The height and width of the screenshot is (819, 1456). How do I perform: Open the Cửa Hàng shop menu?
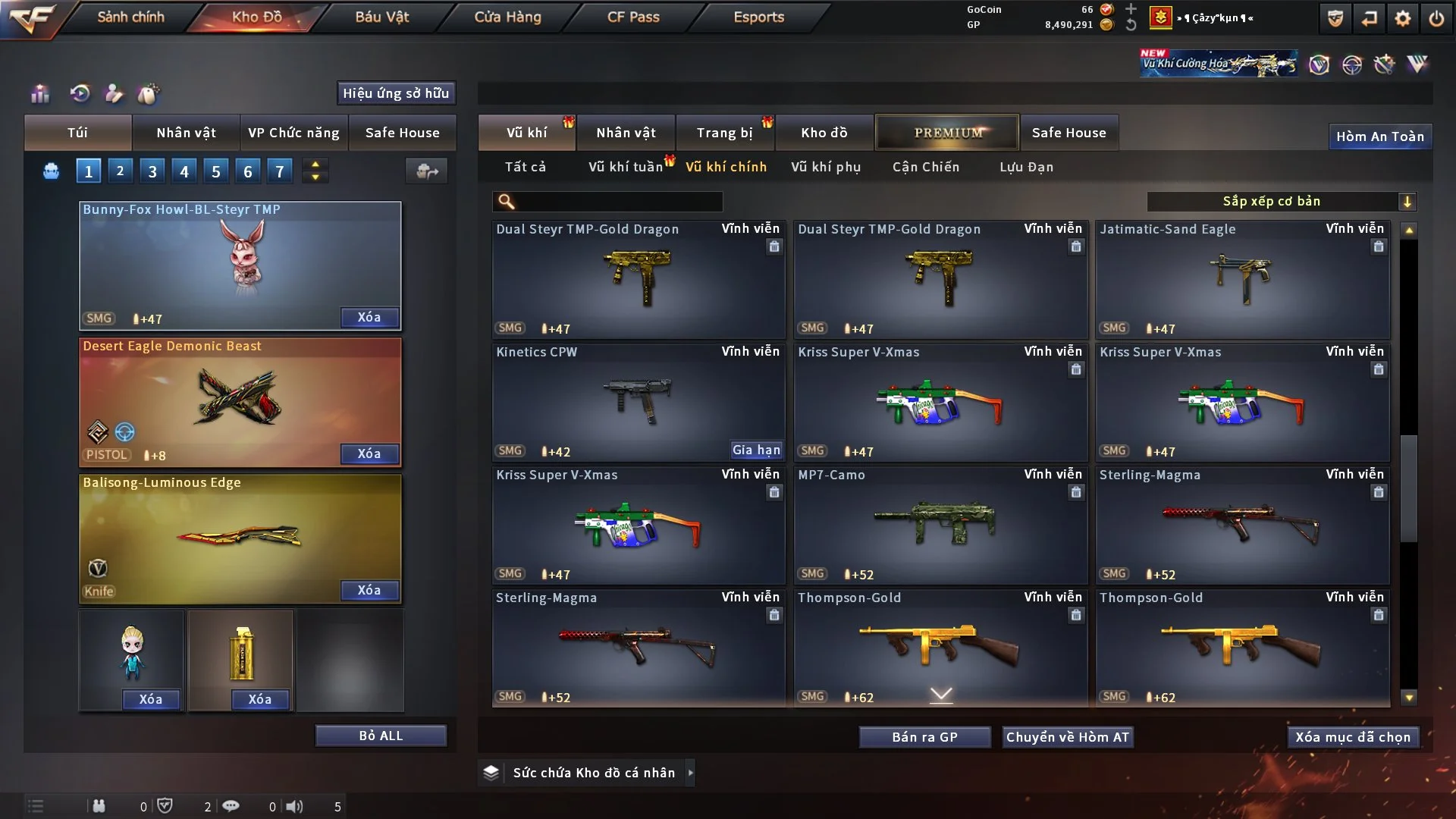[507, 17]
